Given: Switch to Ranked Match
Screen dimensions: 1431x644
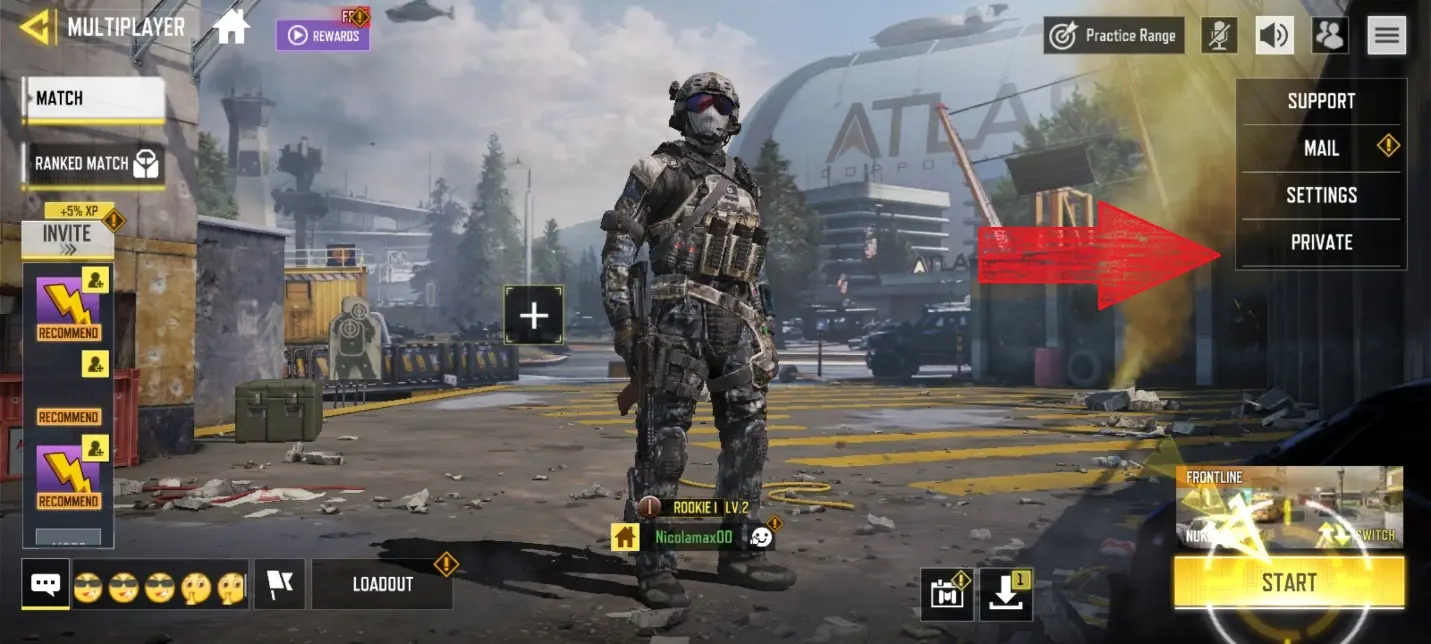Looking at the screenshot, I should click(x=95, y=164).
